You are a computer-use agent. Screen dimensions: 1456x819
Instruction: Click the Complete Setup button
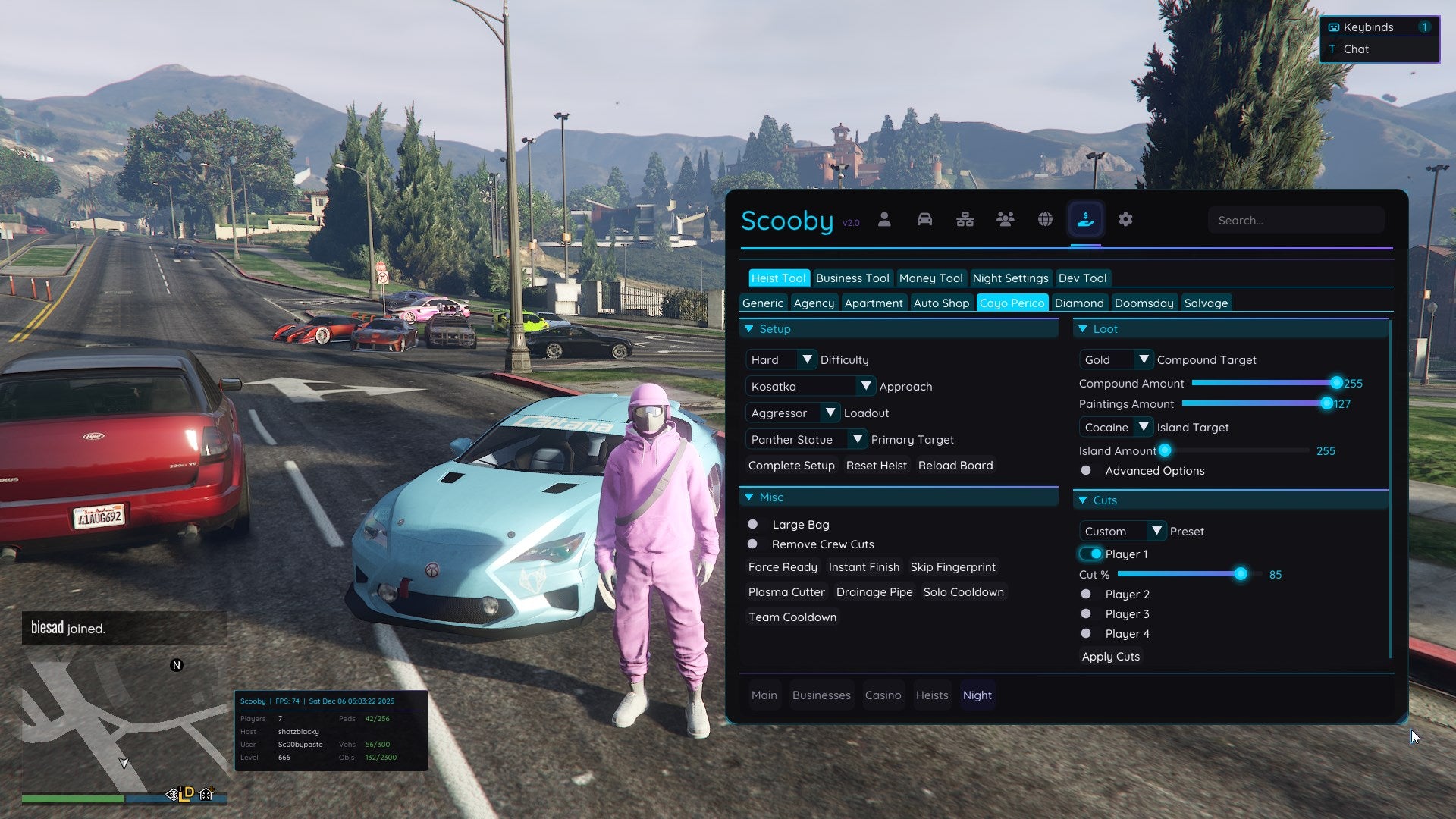(791, 465)
